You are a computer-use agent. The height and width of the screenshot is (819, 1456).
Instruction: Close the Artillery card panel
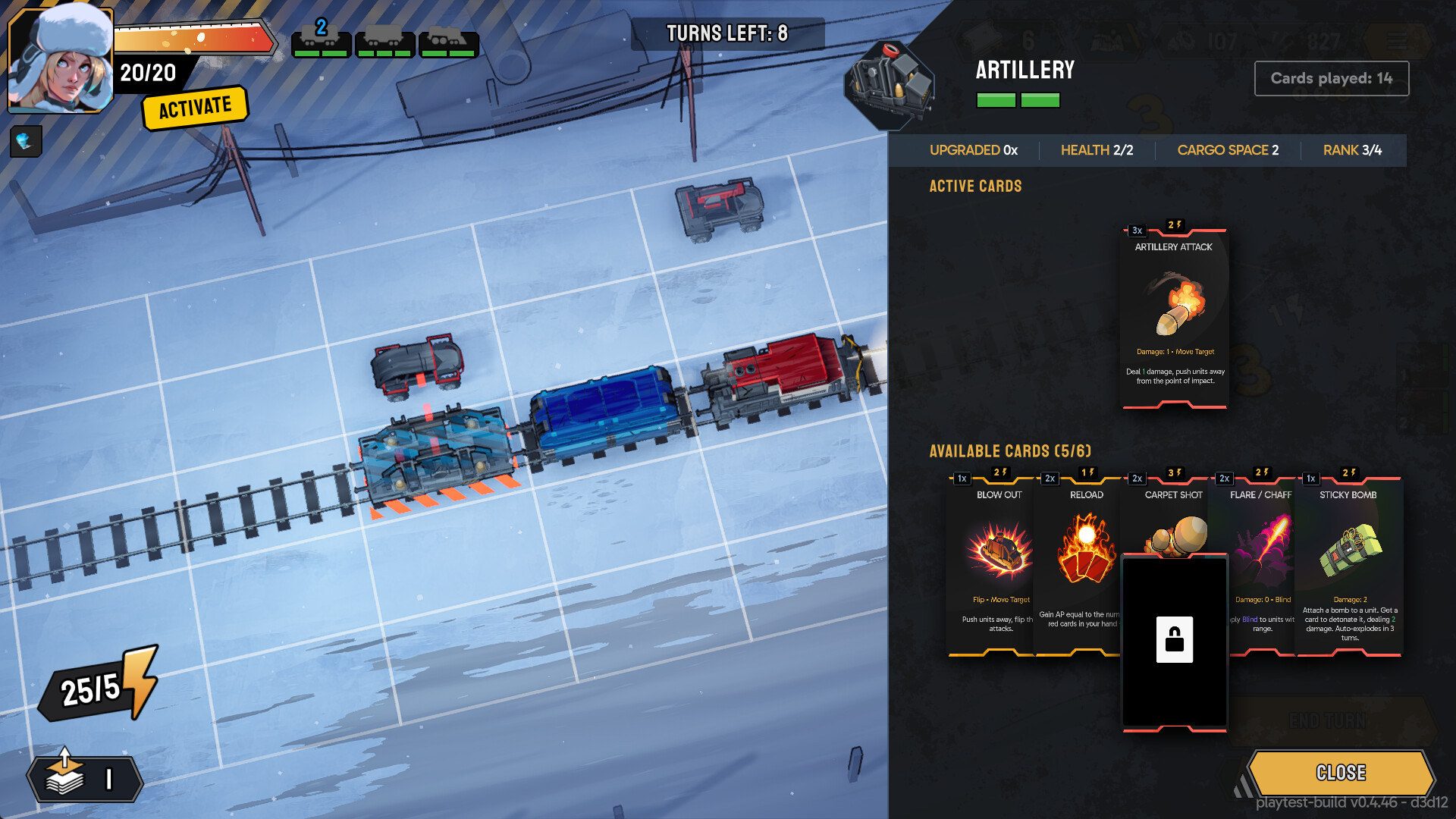click(1341, 773)
